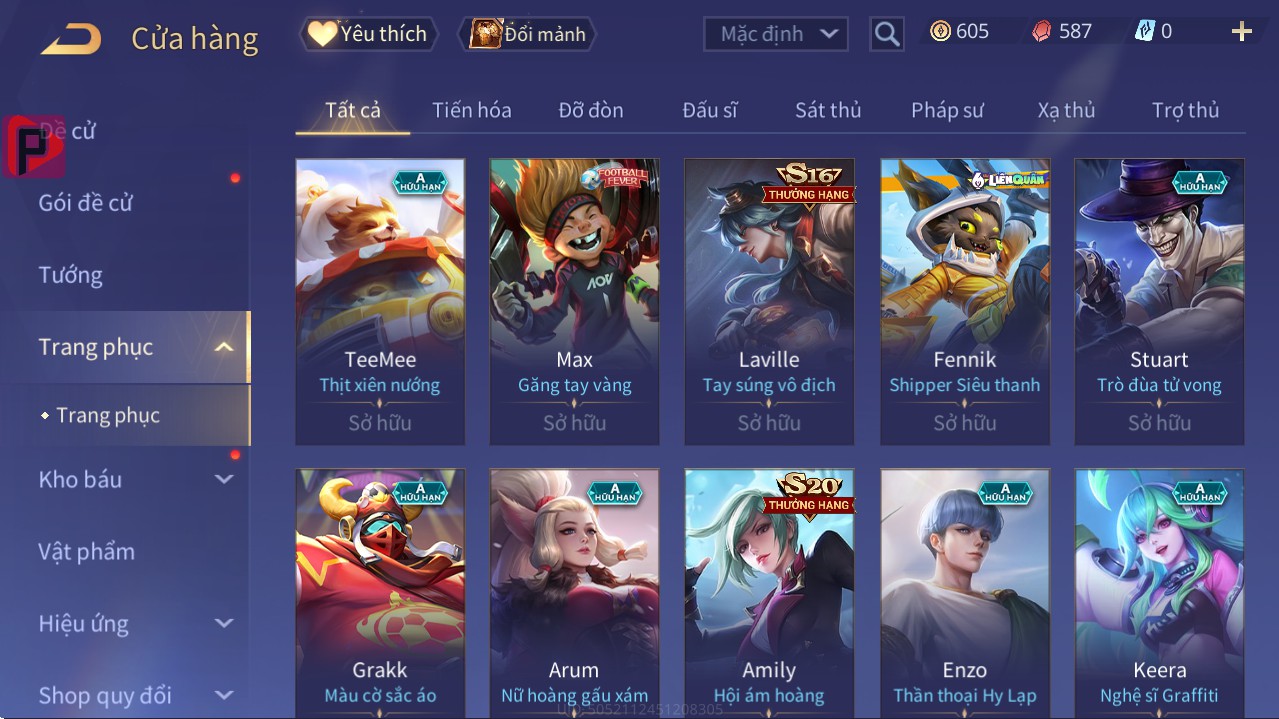Choose the Trợ thủ tab

pos(1185,110)
